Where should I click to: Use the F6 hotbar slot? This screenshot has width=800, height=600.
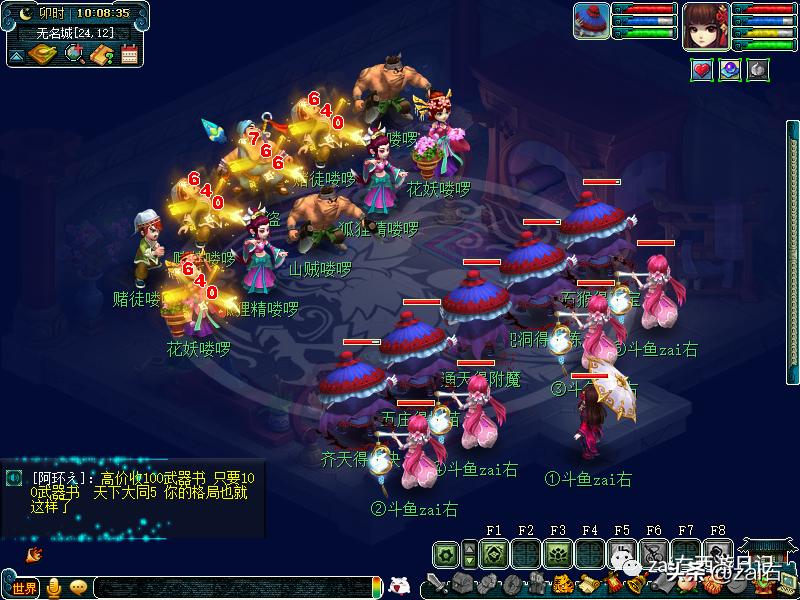point(653,552)
